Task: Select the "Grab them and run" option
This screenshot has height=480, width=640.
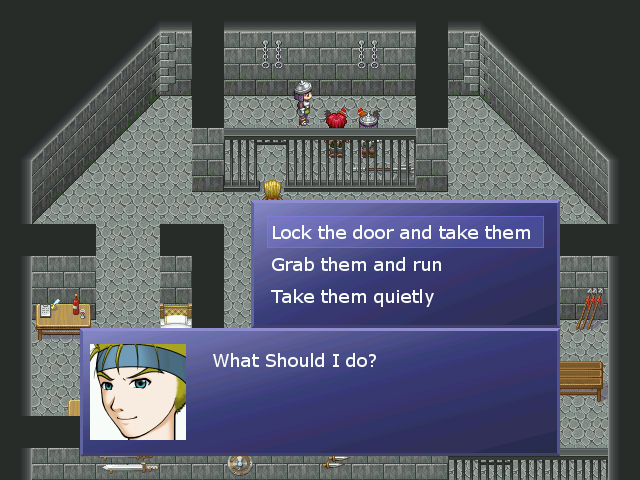Action: [356, 265]
